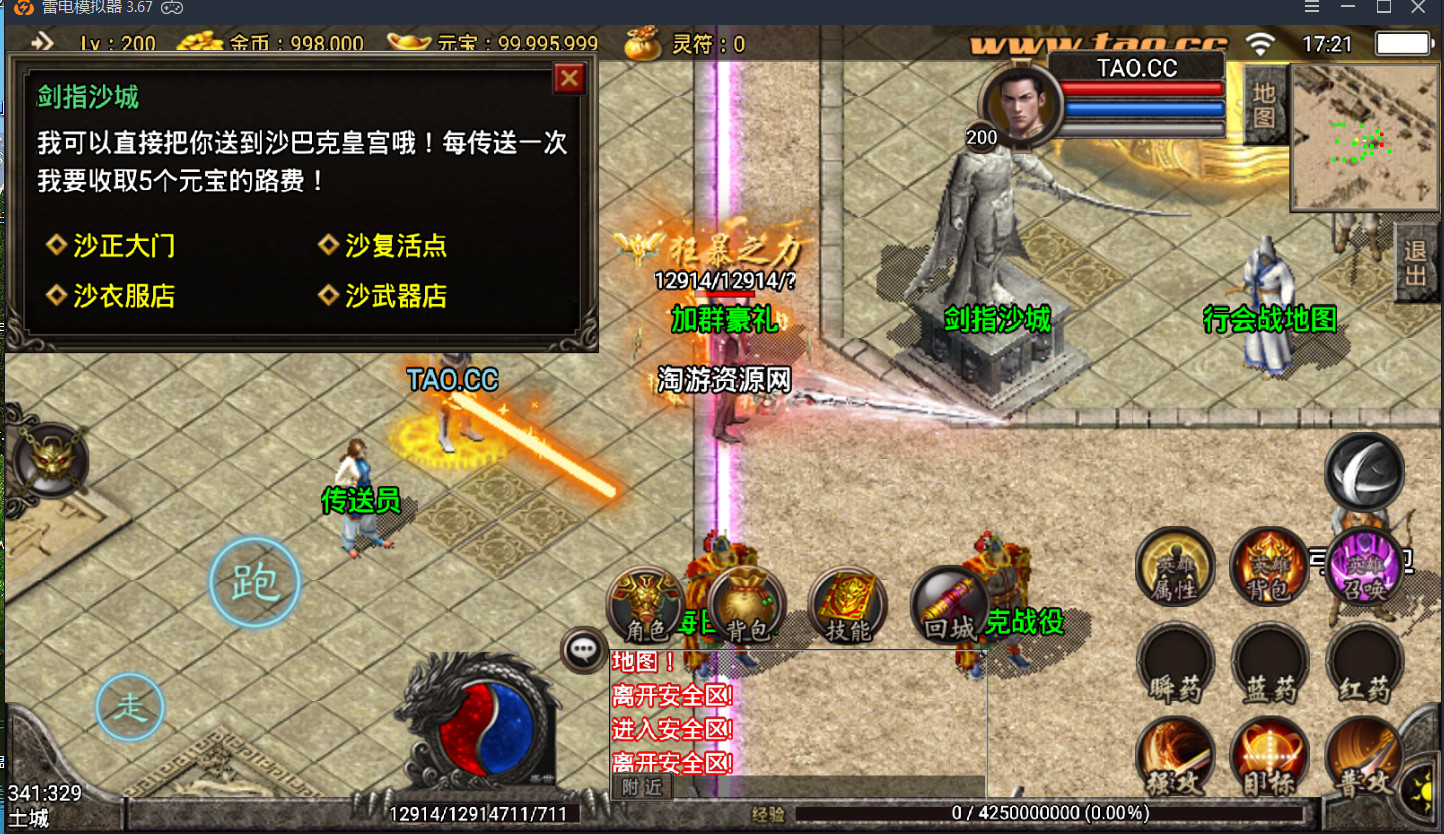Select the 附近 nearby chat tab

642,786
